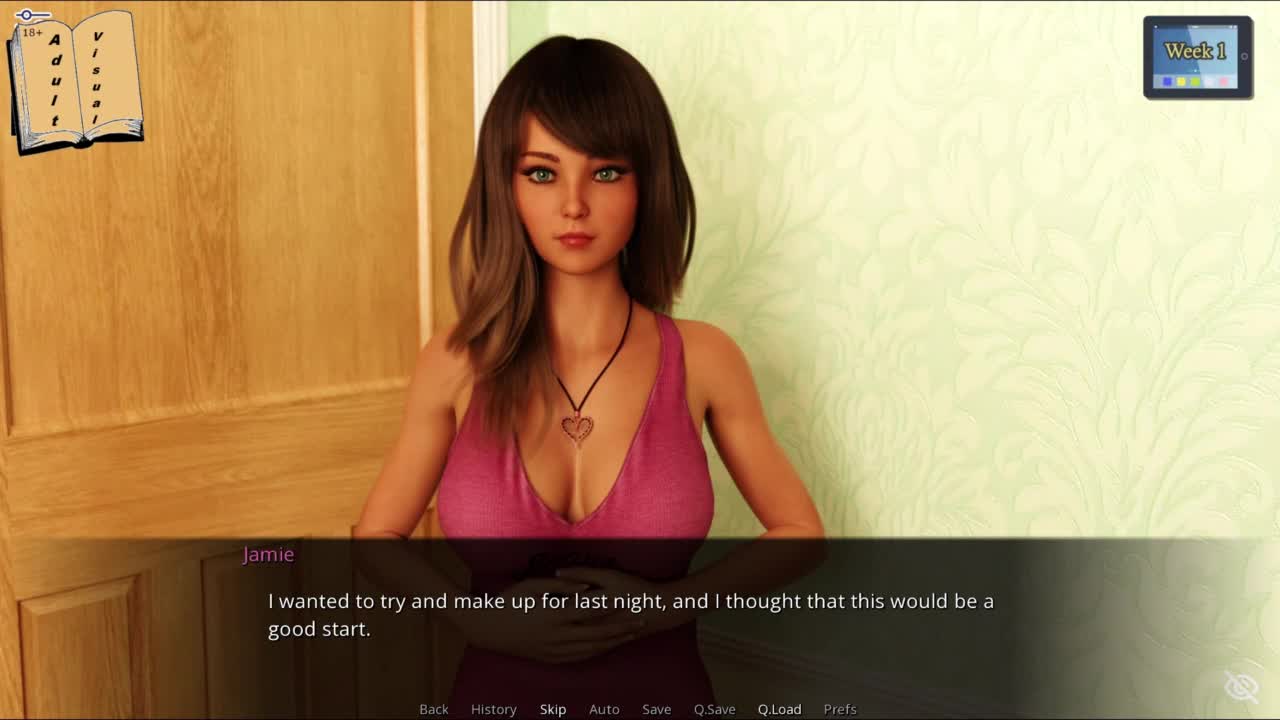1280x720 pixels.
Task: Turn on Auto dialogue advance
Action: click(x=604, y=709)
